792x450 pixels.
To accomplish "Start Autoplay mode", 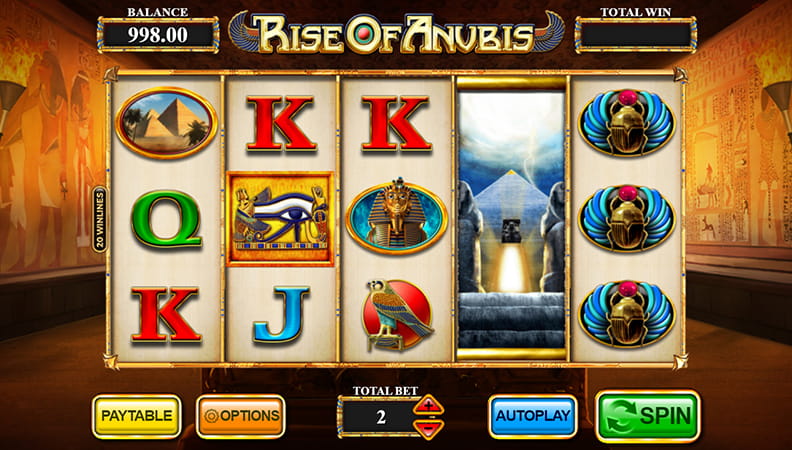I will [532, 415].
